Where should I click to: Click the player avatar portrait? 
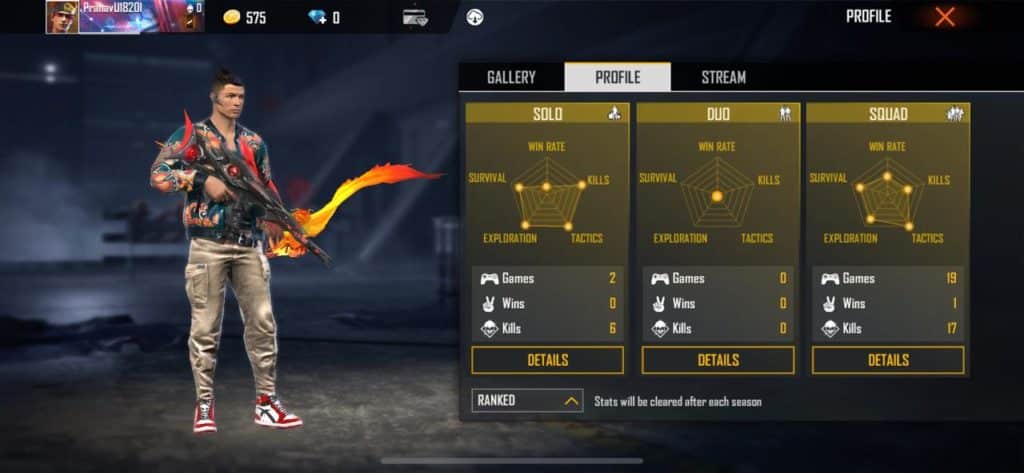tap(61, 16)
